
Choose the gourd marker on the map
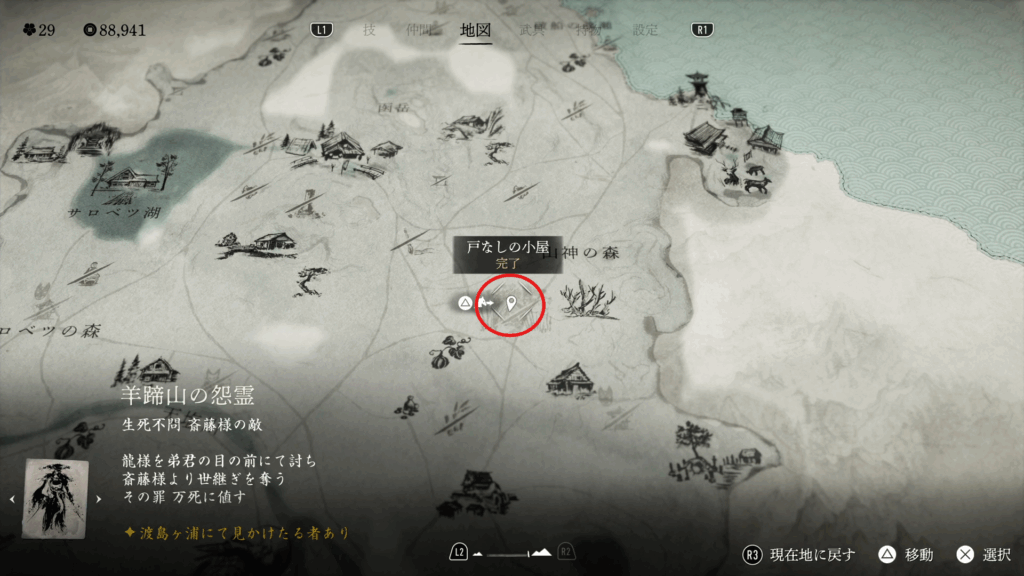(443, 352)
